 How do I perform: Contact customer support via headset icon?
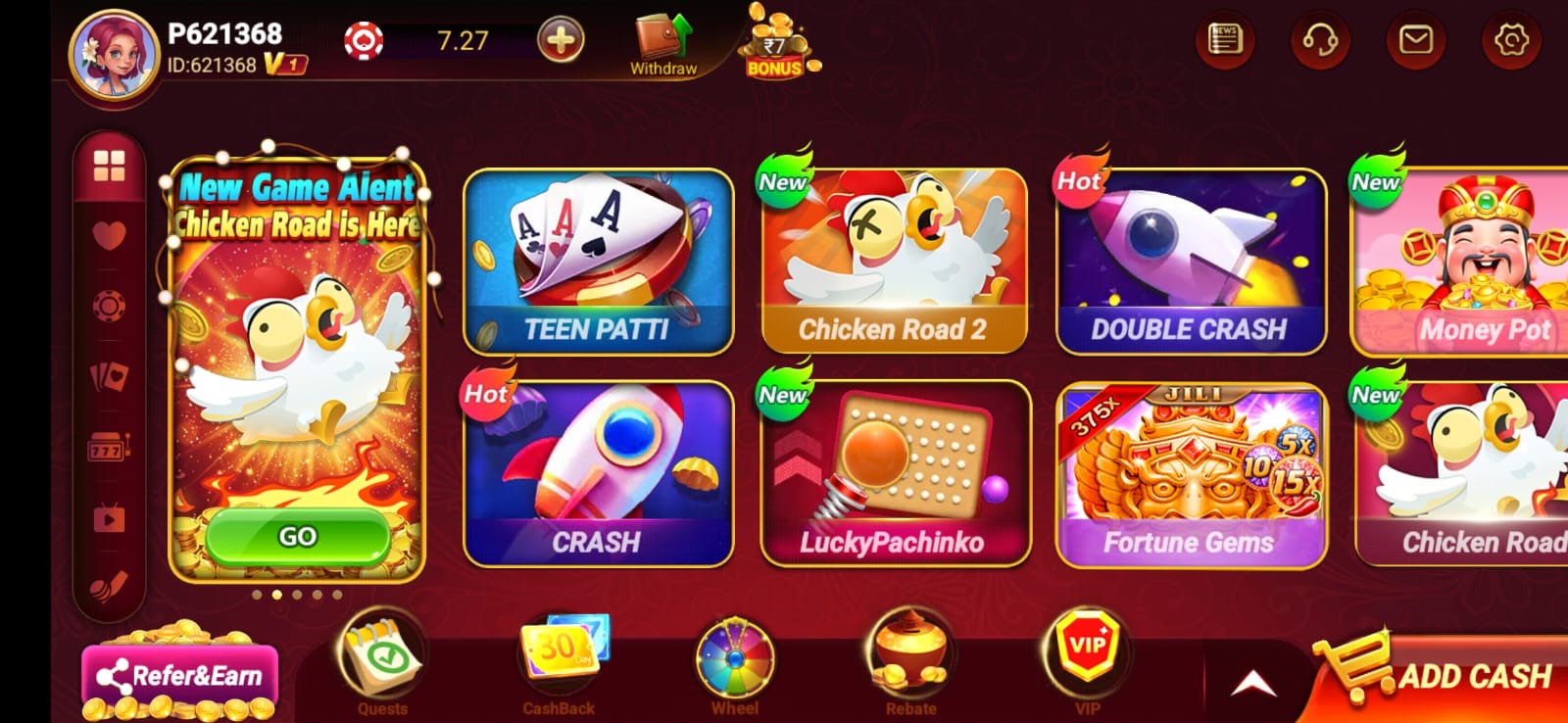[x=1320, y=40]
